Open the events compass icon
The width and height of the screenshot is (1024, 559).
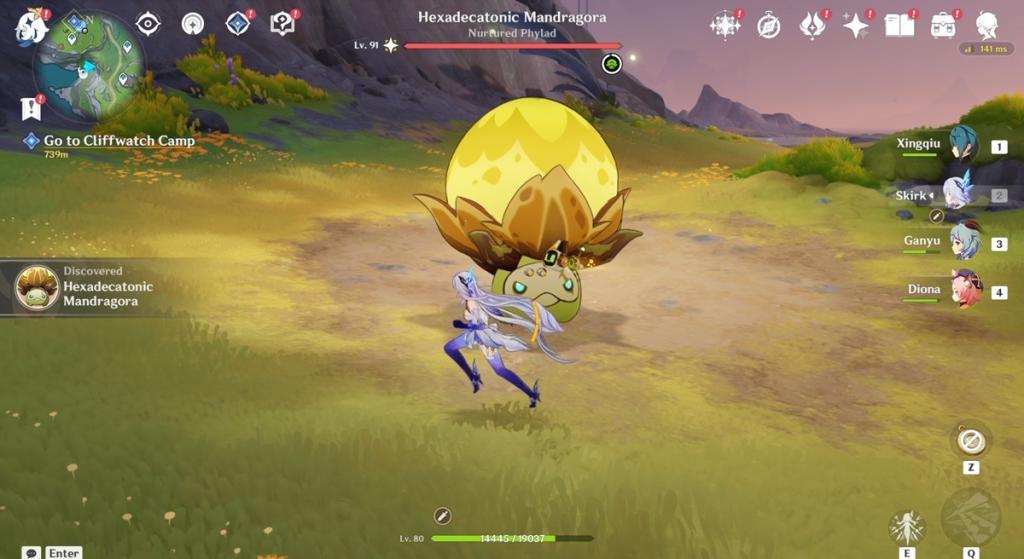768,25
